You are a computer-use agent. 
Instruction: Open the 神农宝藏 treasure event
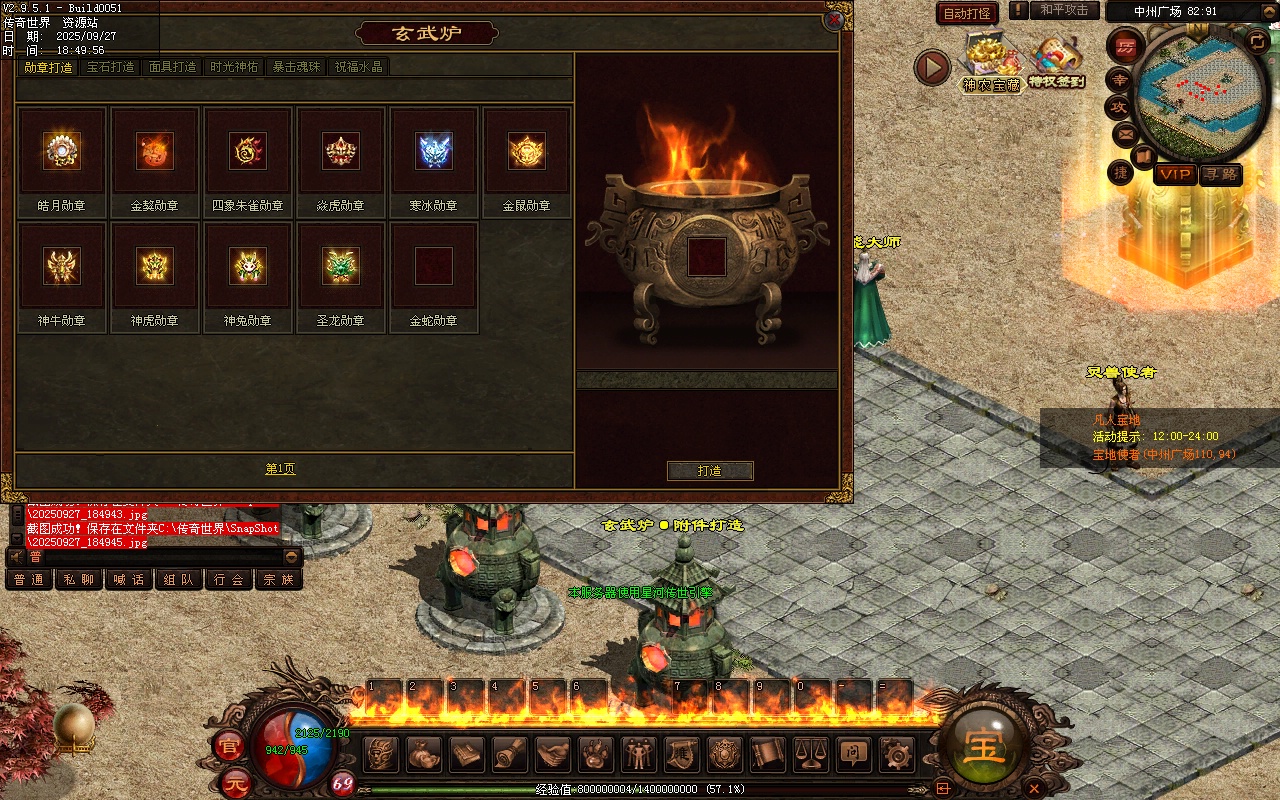click(991, 62)
